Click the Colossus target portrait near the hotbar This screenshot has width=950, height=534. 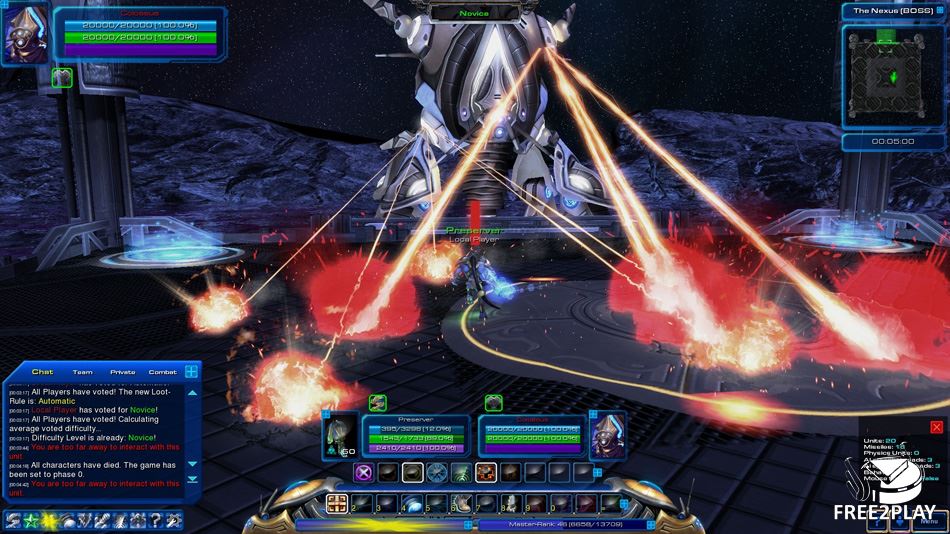(x=607, y=434)
